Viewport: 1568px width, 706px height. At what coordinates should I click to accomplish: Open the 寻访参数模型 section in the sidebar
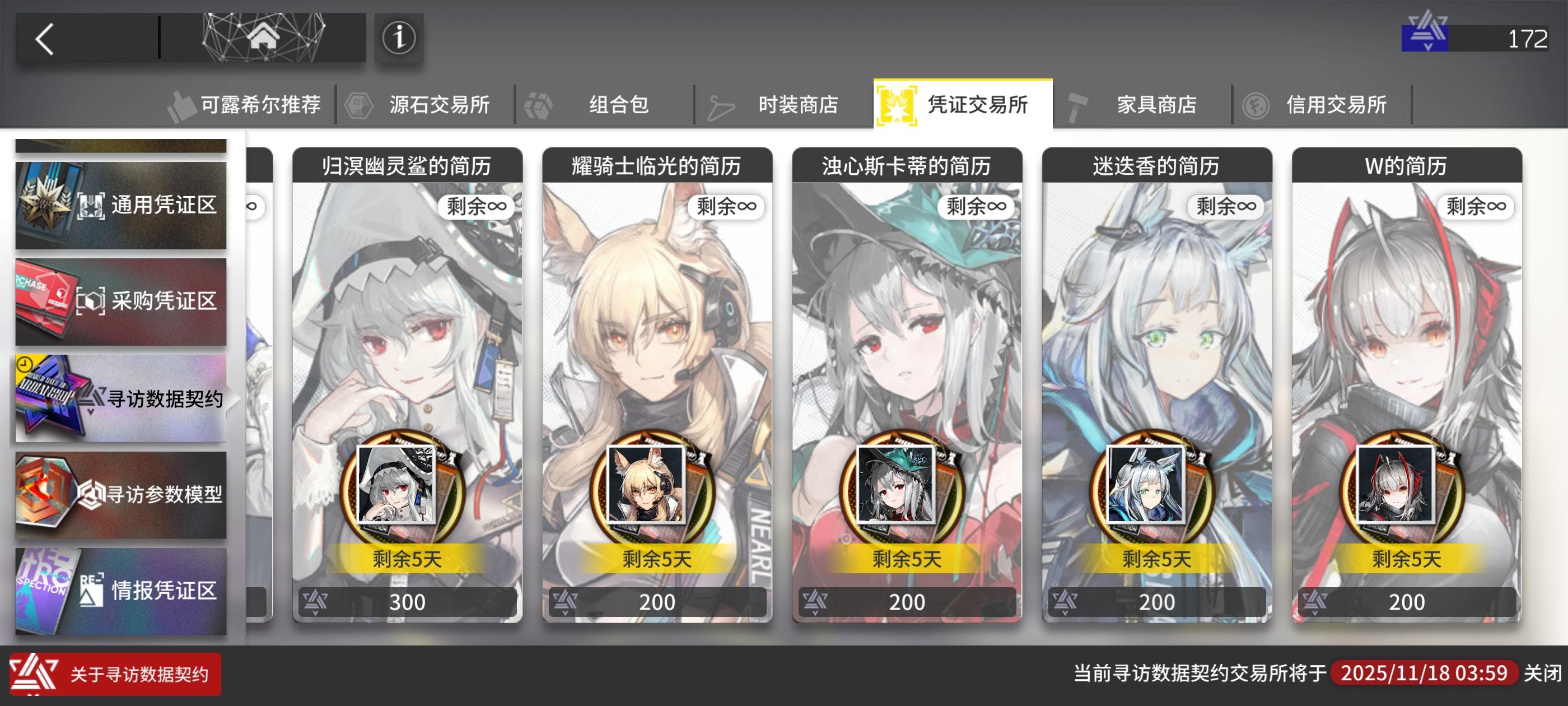[122, 495]
